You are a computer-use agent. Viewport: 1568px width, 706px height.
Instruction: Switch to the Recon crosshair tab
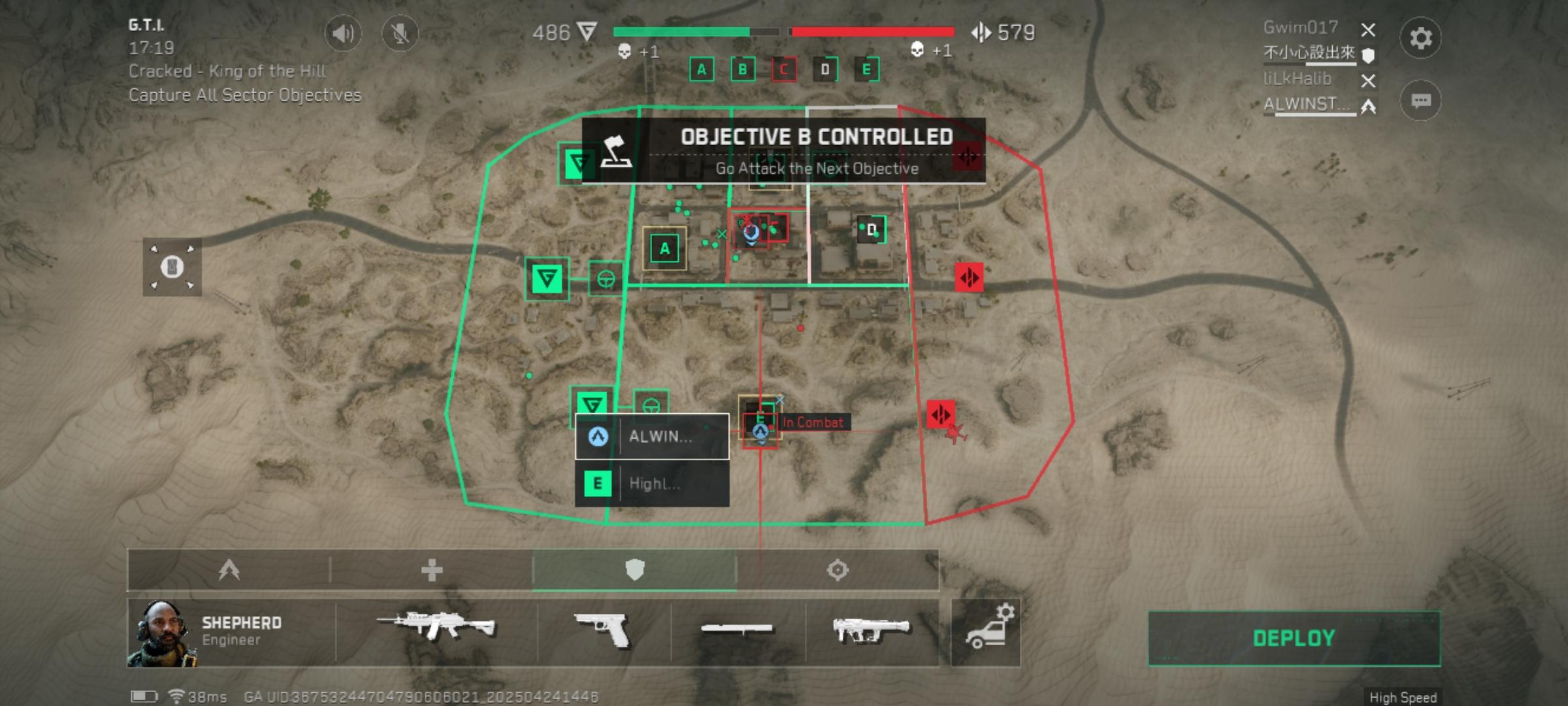pos(838,570)
